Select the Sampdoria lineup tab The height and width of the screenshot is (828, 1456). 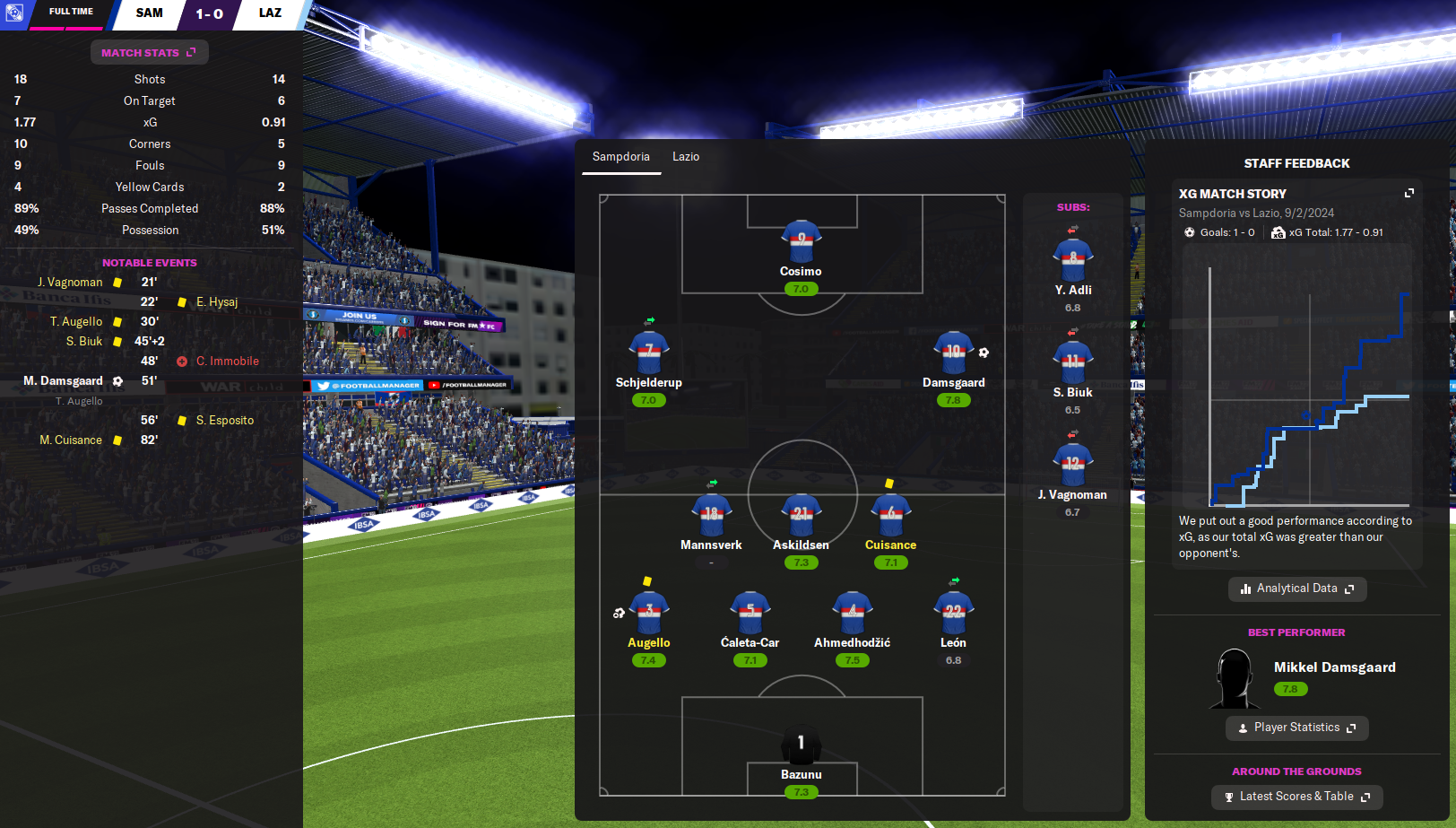pyautogui.click(x=620, y=157)
